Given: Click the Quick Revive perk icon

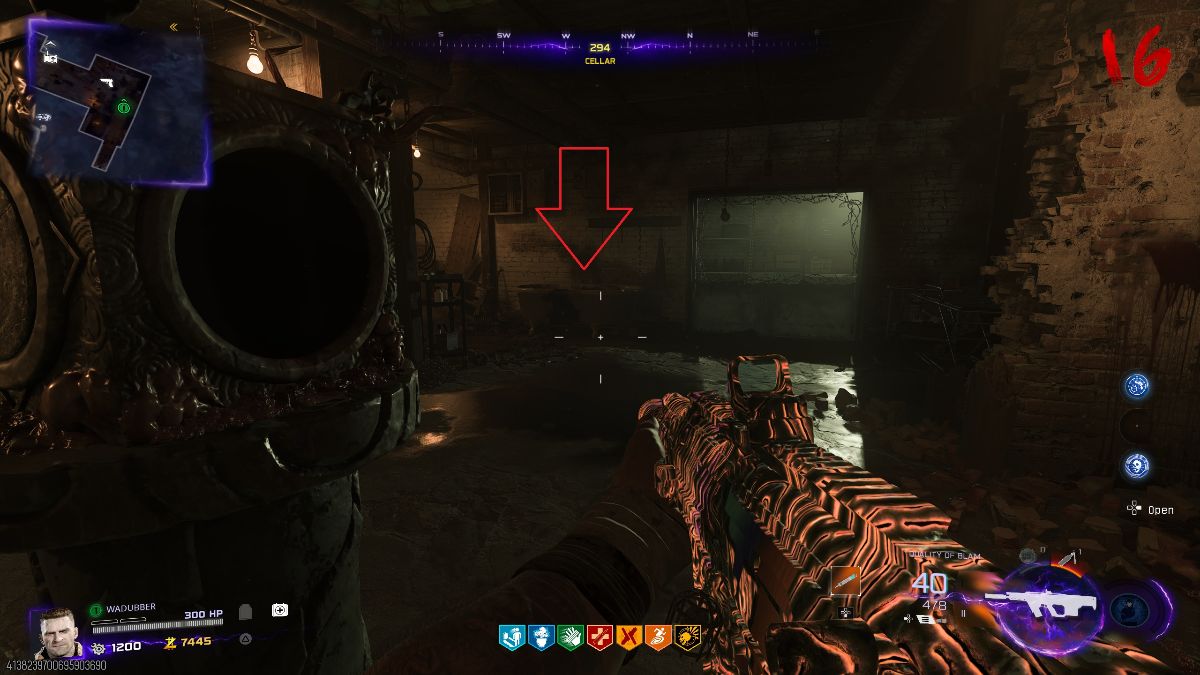Looking at the screenshot, I should click(x=510, y=637).
